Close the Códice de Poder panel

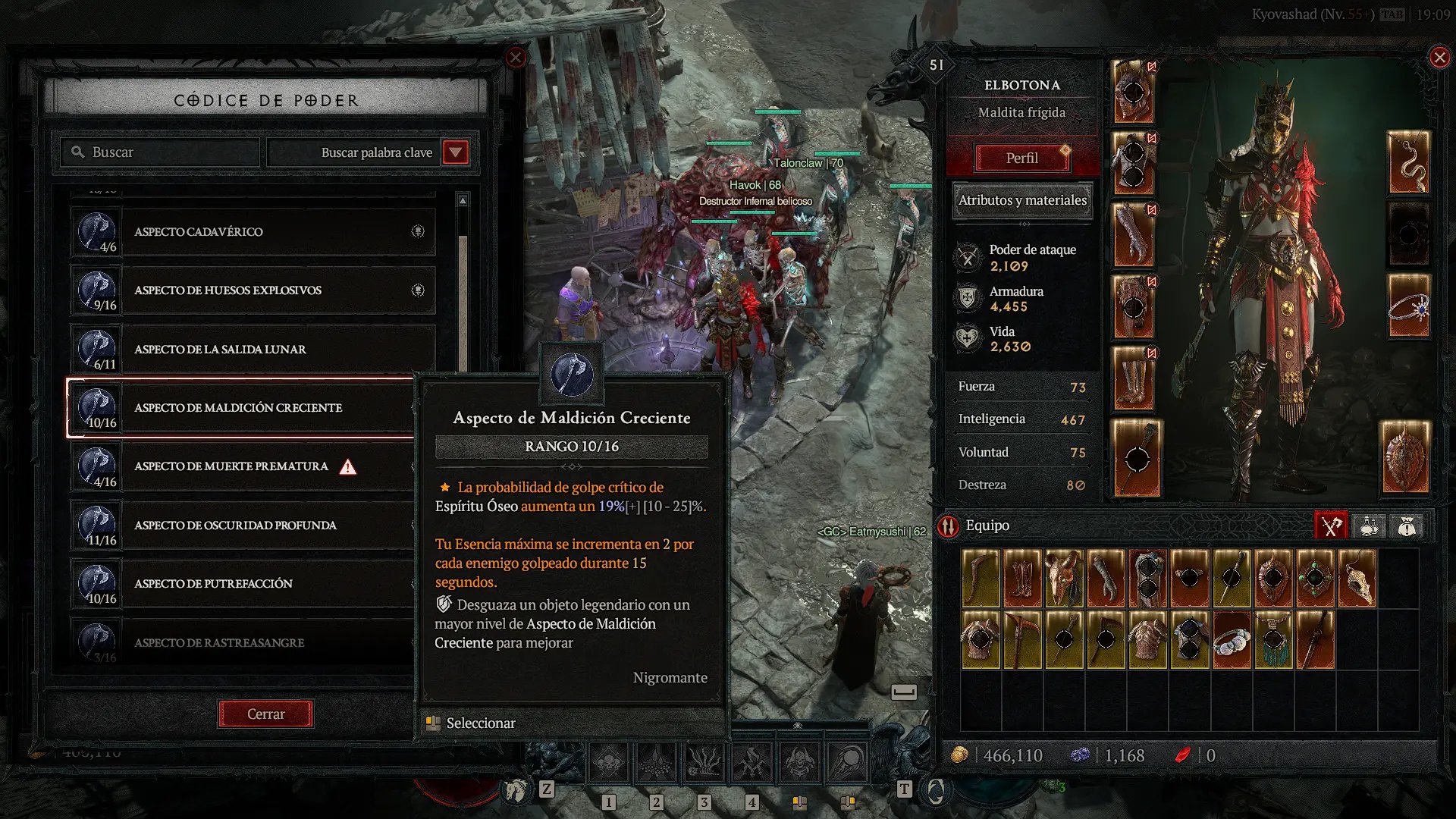[516, 58]
